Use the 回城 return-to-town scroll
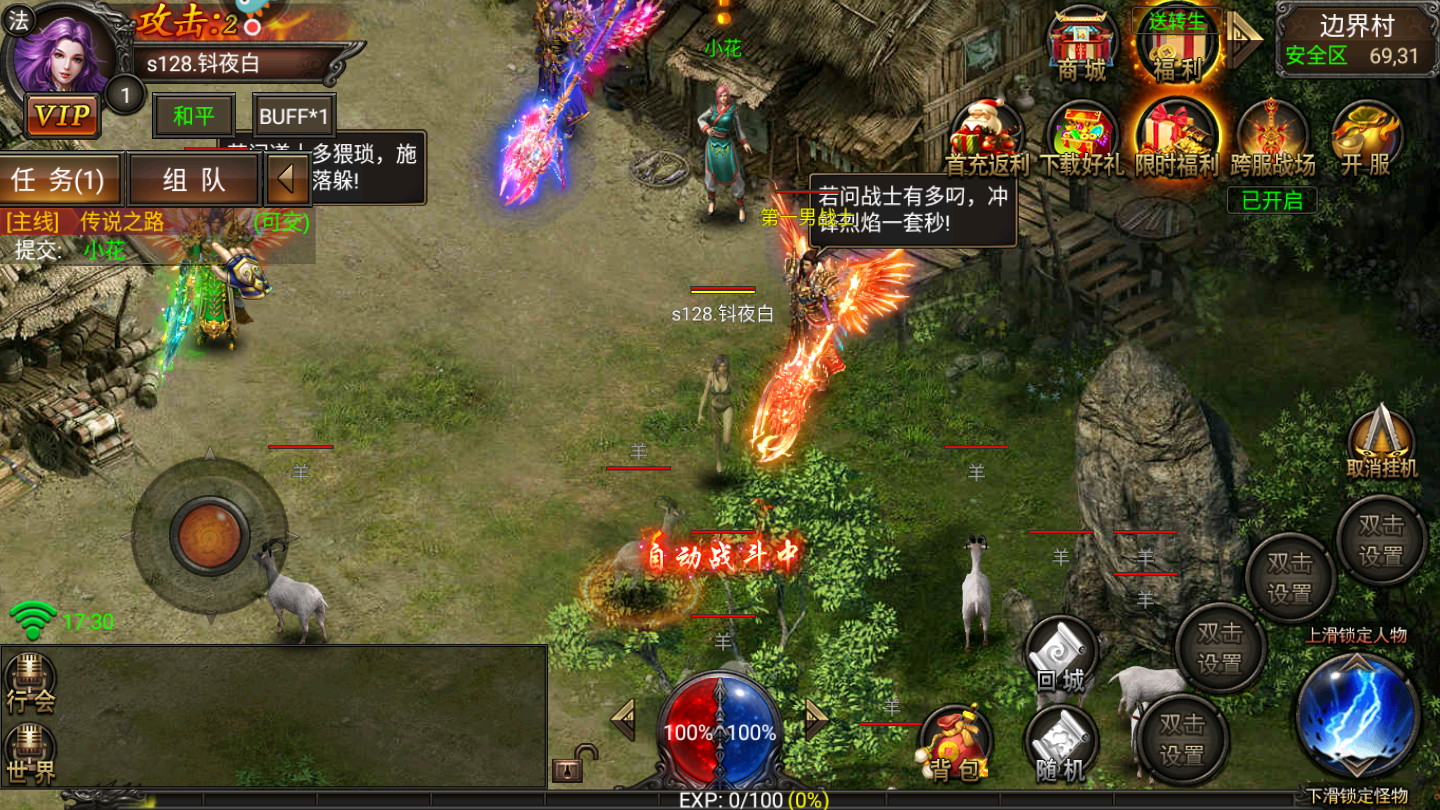The image size is (1440, 810). (1061, 656)
